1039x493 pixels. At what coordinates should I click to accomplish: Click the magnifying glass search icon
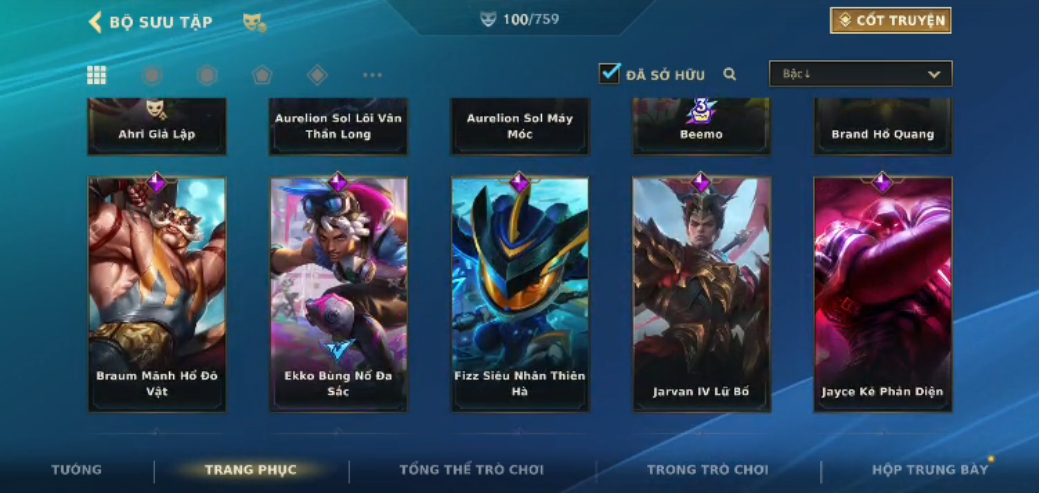pyautogui.click(x=730, y=74)
